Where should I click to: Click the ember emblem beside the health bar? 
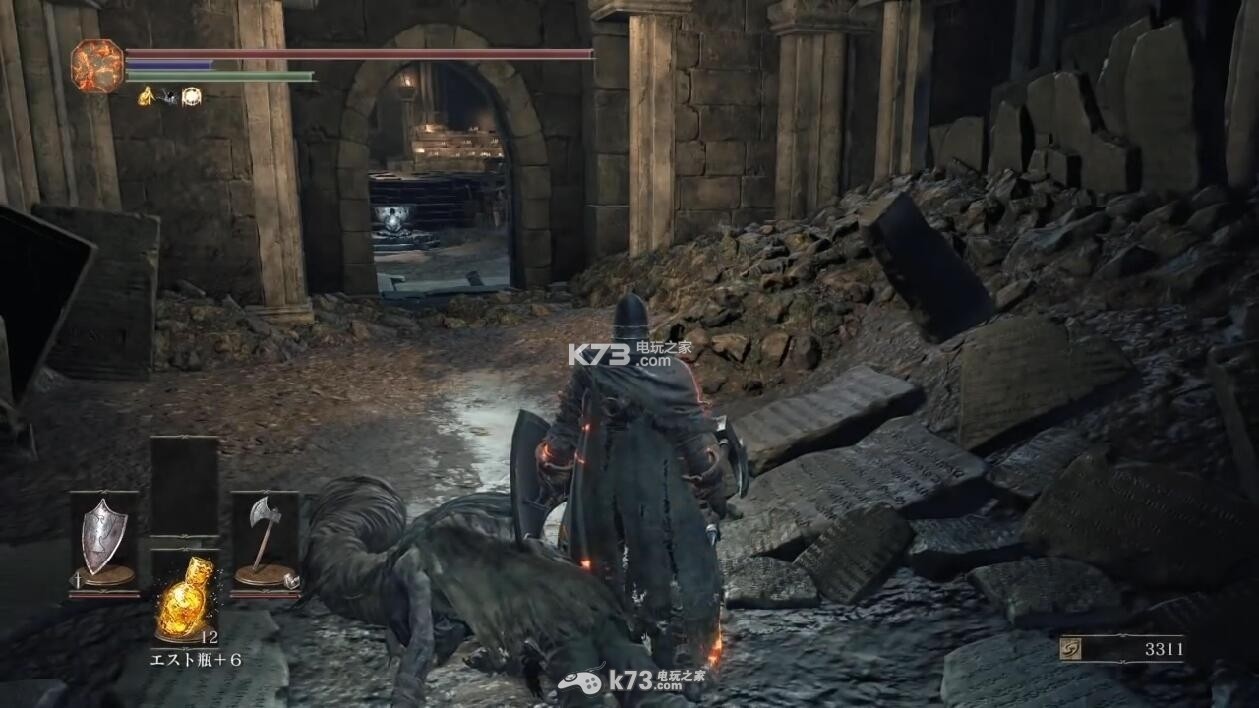coord(97,65)
